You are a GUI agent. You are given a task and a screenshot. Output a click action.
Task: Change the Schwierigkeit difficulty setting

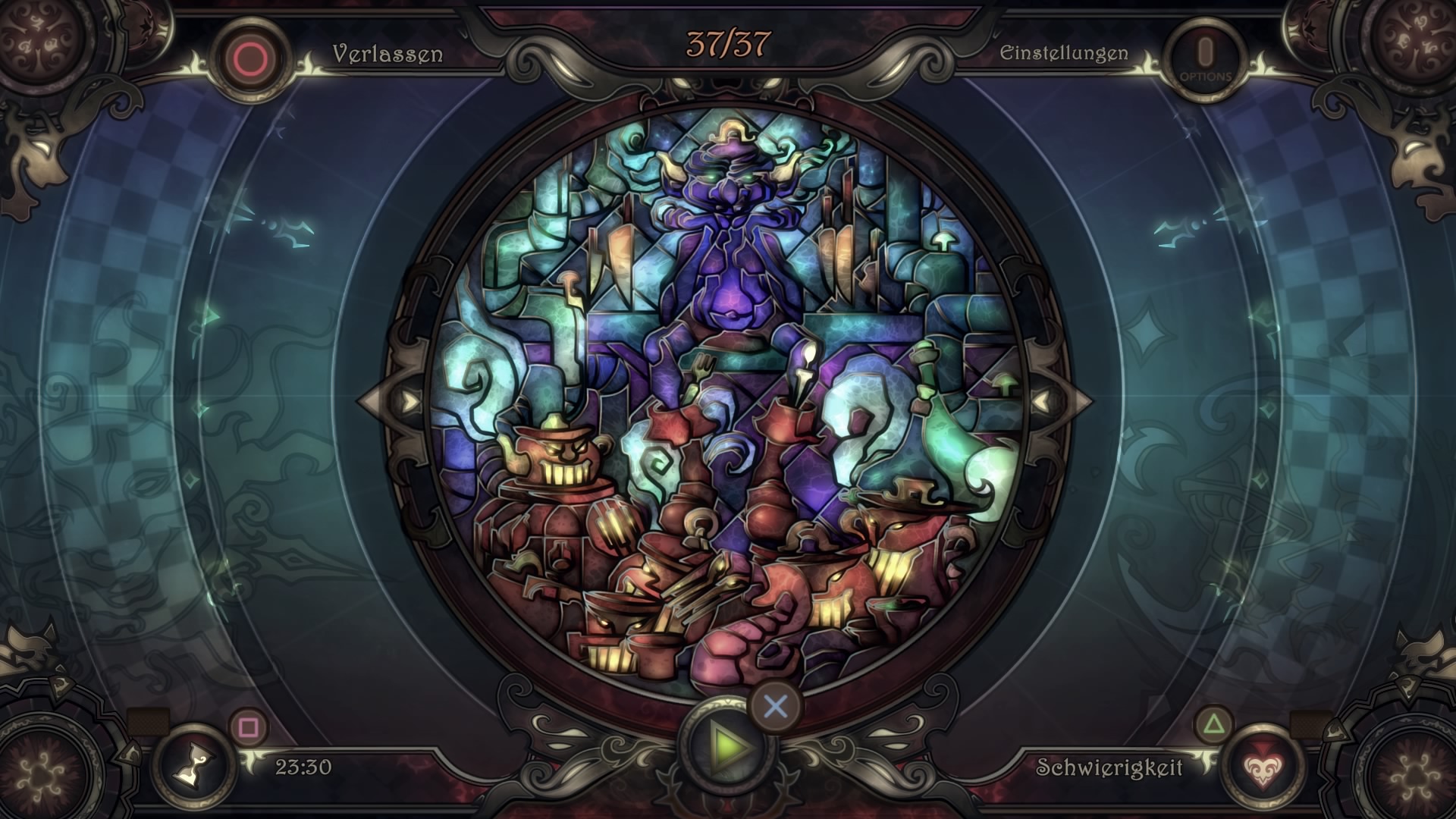click(x=1109, y=767)
